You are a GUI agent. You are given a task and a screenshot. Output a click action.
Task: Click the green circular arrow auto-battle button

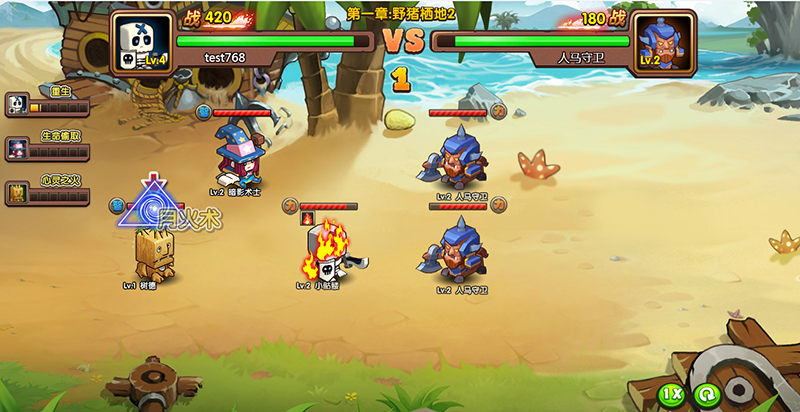(x=706, y=394)
